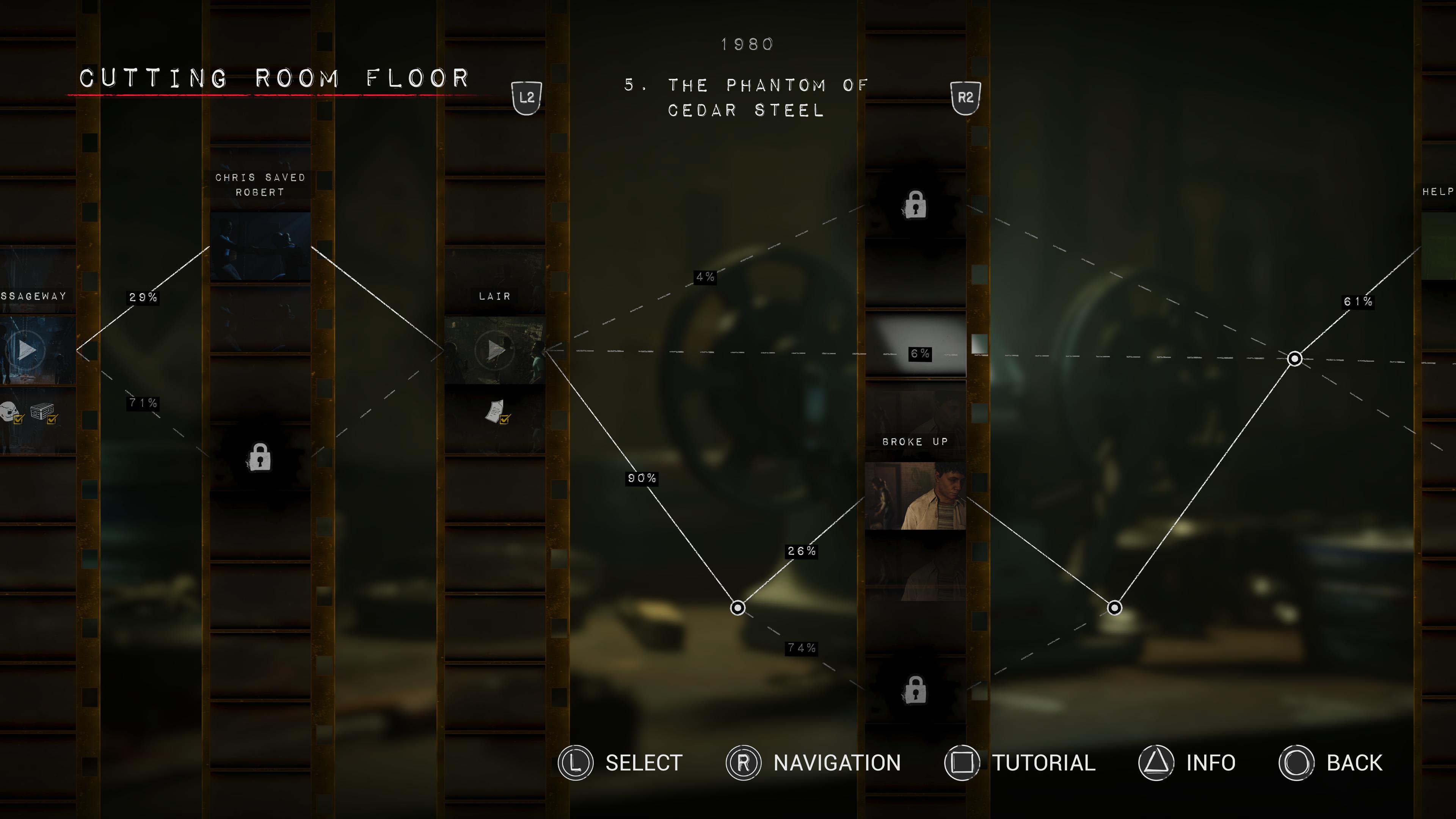Screen dimensions: 1456x819
Task: Toggle the checkbox next to the Lair note icon
Action: point(505,420)
